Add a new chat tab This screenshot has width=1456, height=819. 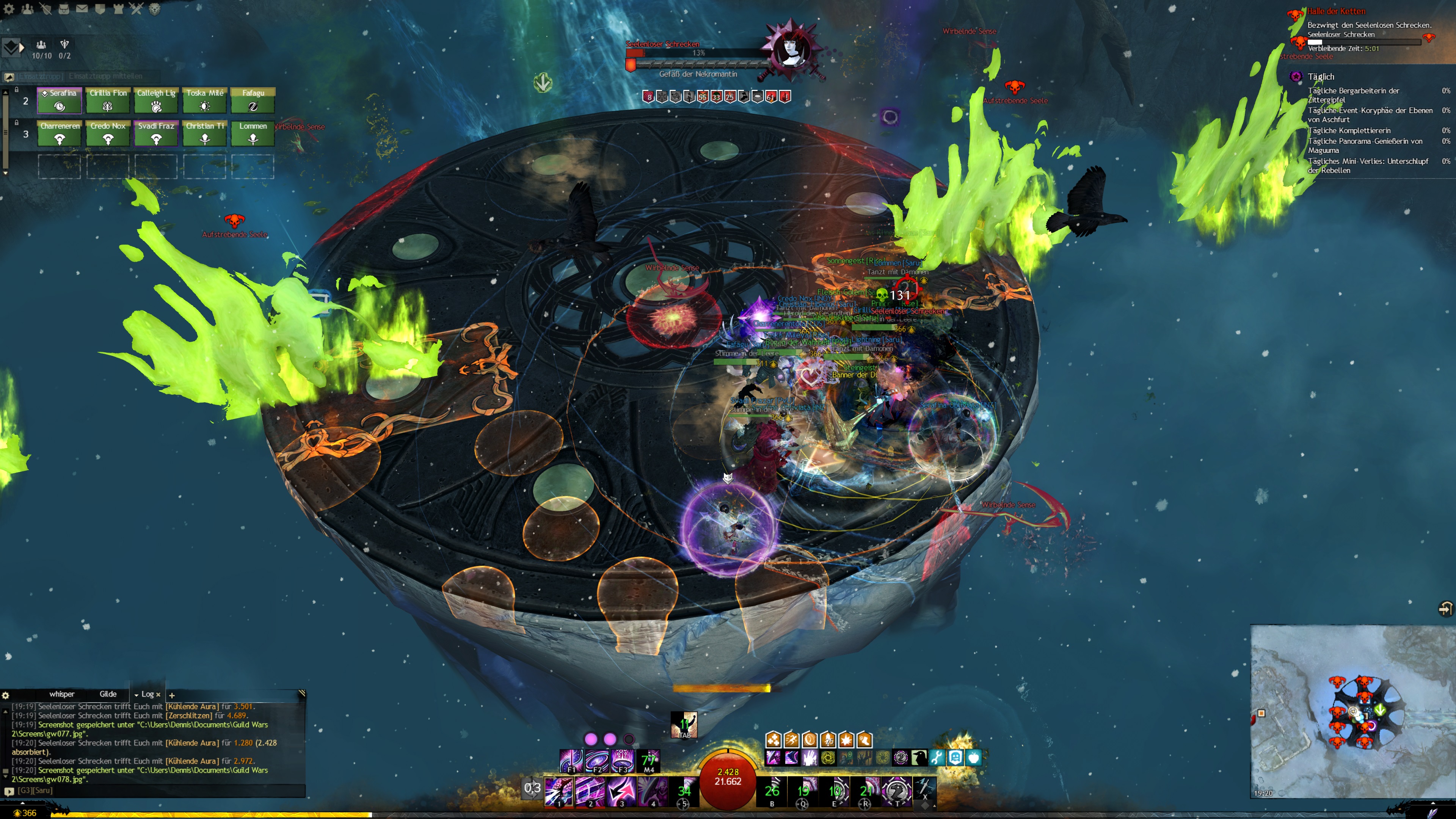[x=172, y=695]
